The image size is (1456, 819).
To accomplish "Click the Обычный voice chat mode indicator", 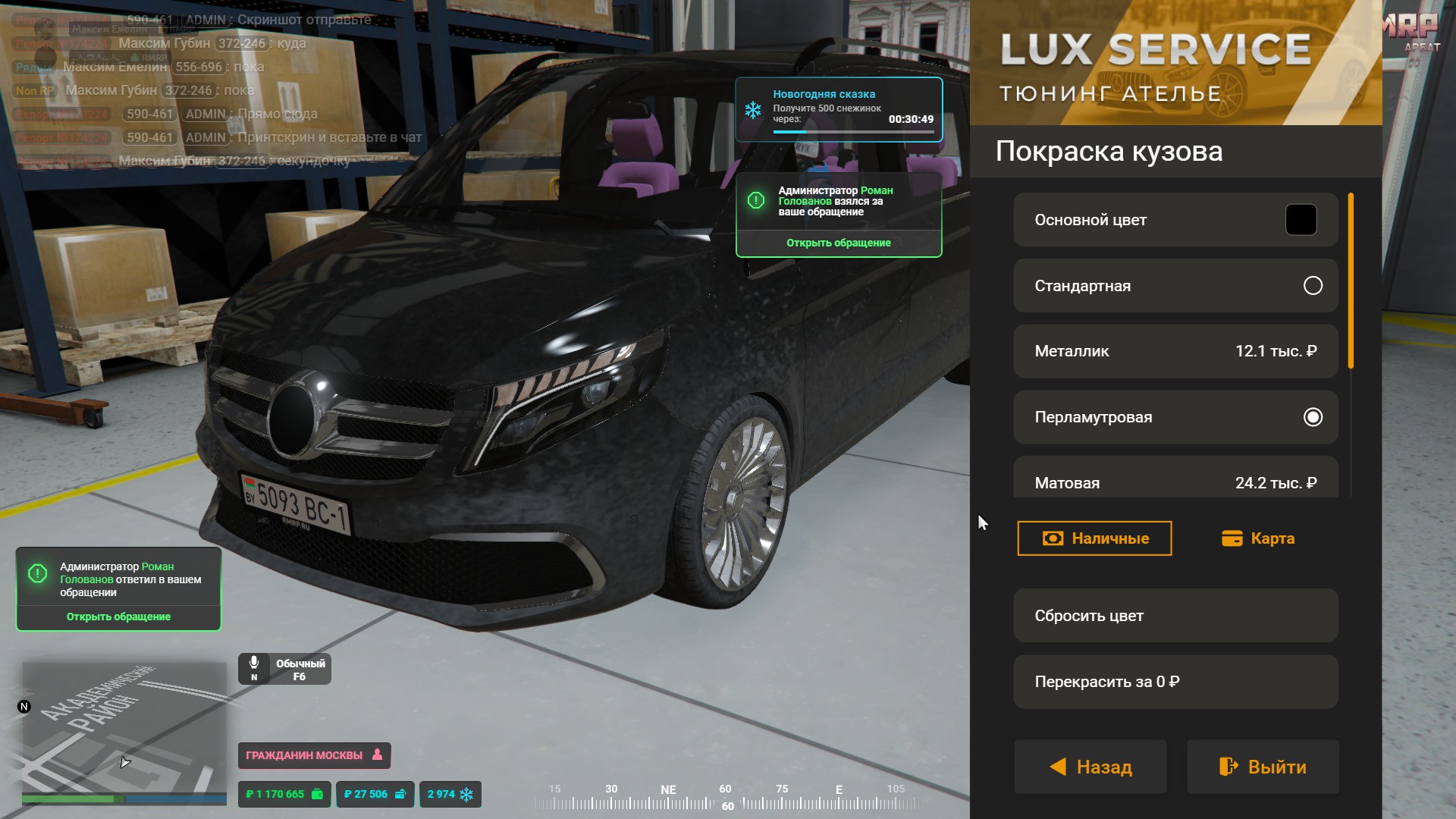I will [284, 669].
